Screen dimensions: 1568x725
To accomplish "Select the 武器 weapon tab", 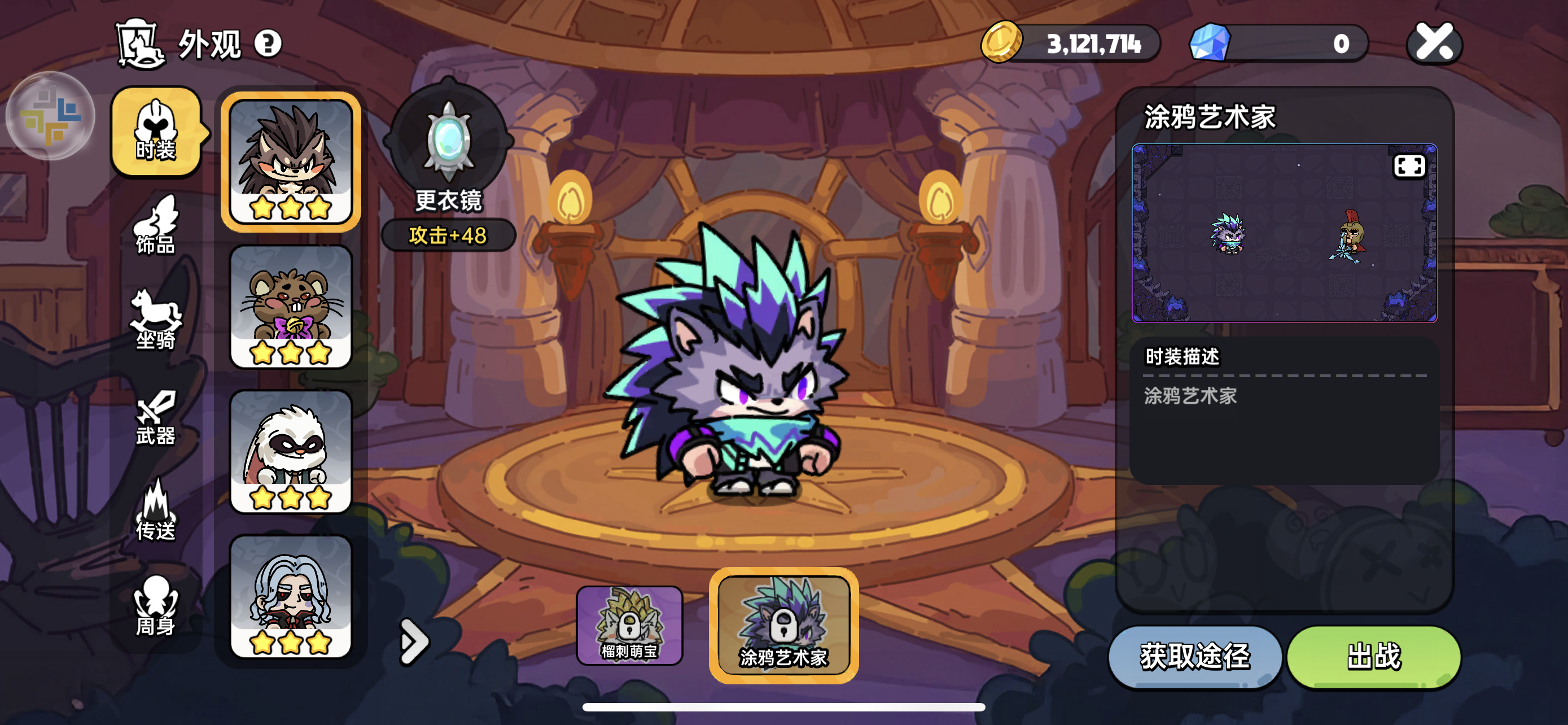I will [156, 417].
